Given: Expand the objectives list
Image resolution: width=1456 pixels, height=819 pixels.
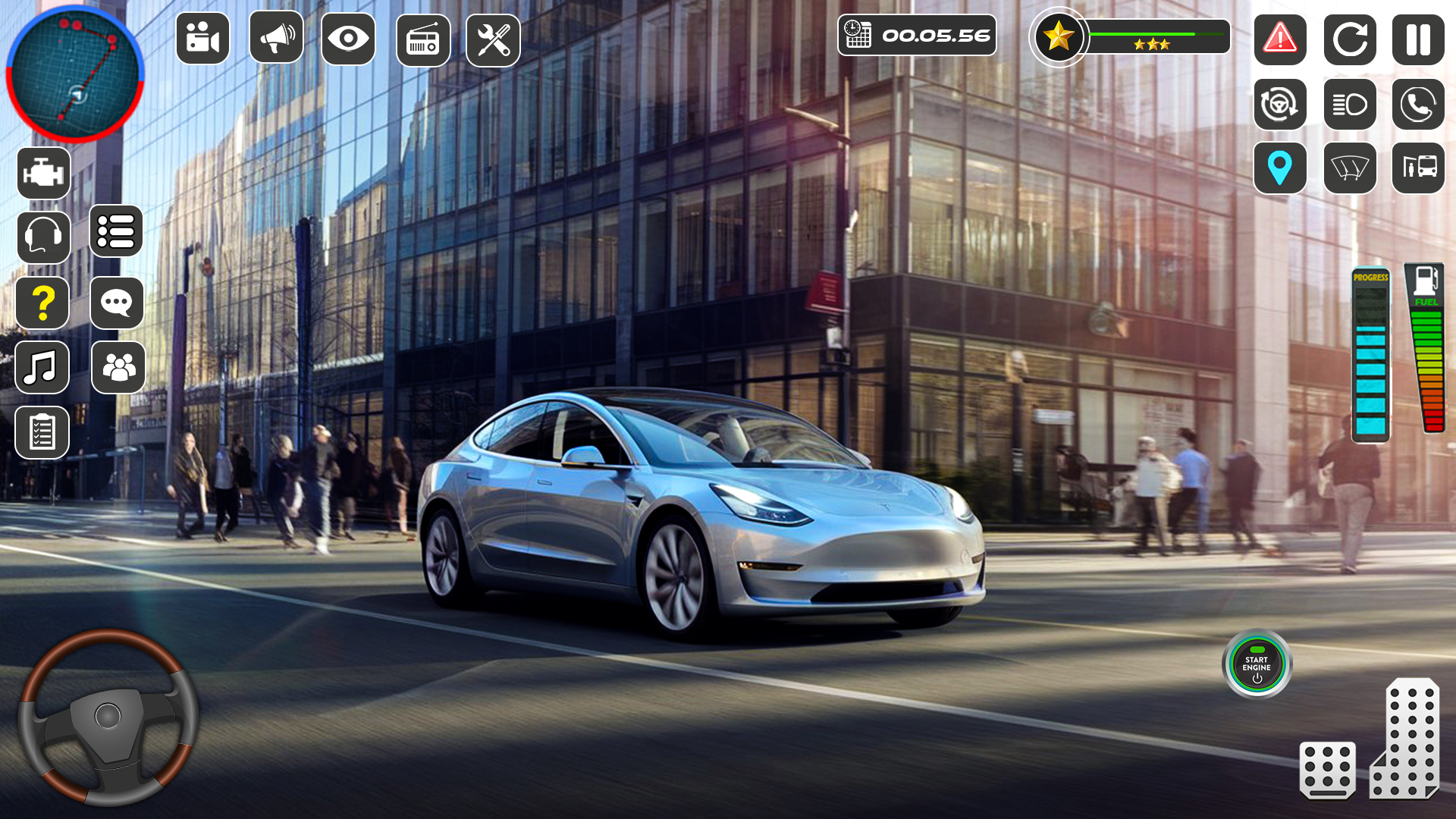Looking at the screenshot, I should (117, 232).
